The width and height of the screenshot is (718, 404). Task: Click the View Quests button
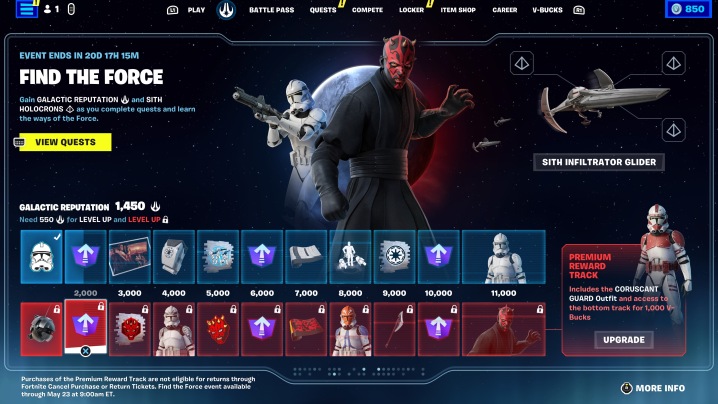click(65, 142)
